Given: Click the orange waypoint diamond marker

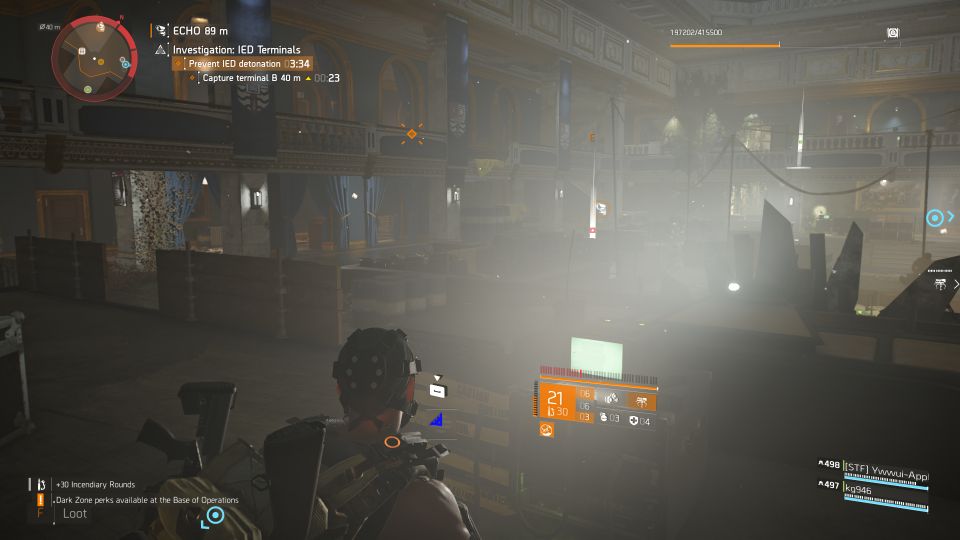Looking at the screenshot, I should [x=411, y=133].
